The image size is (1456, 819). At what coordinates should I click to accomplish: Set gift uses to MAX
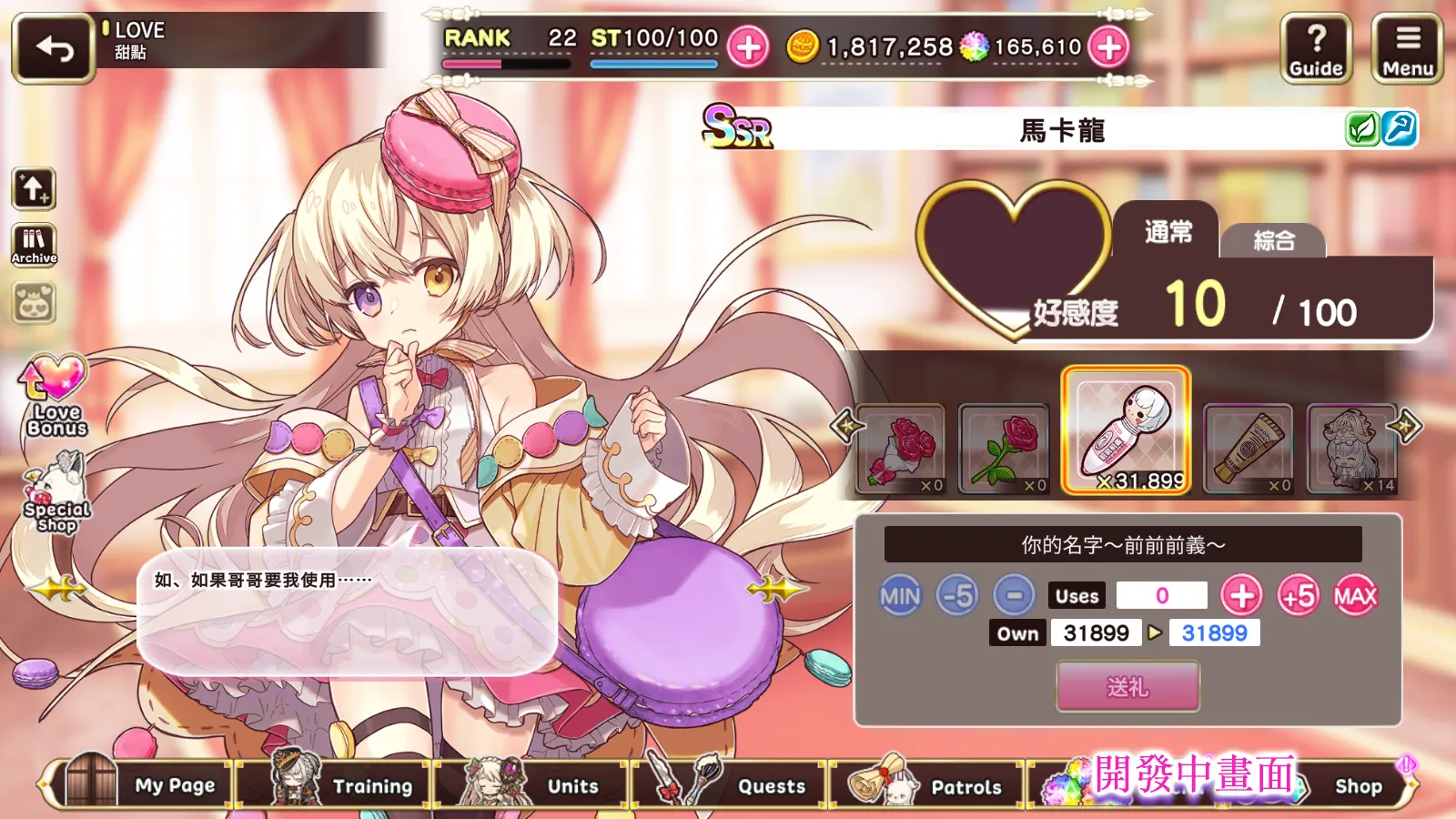pos(1355,596)
